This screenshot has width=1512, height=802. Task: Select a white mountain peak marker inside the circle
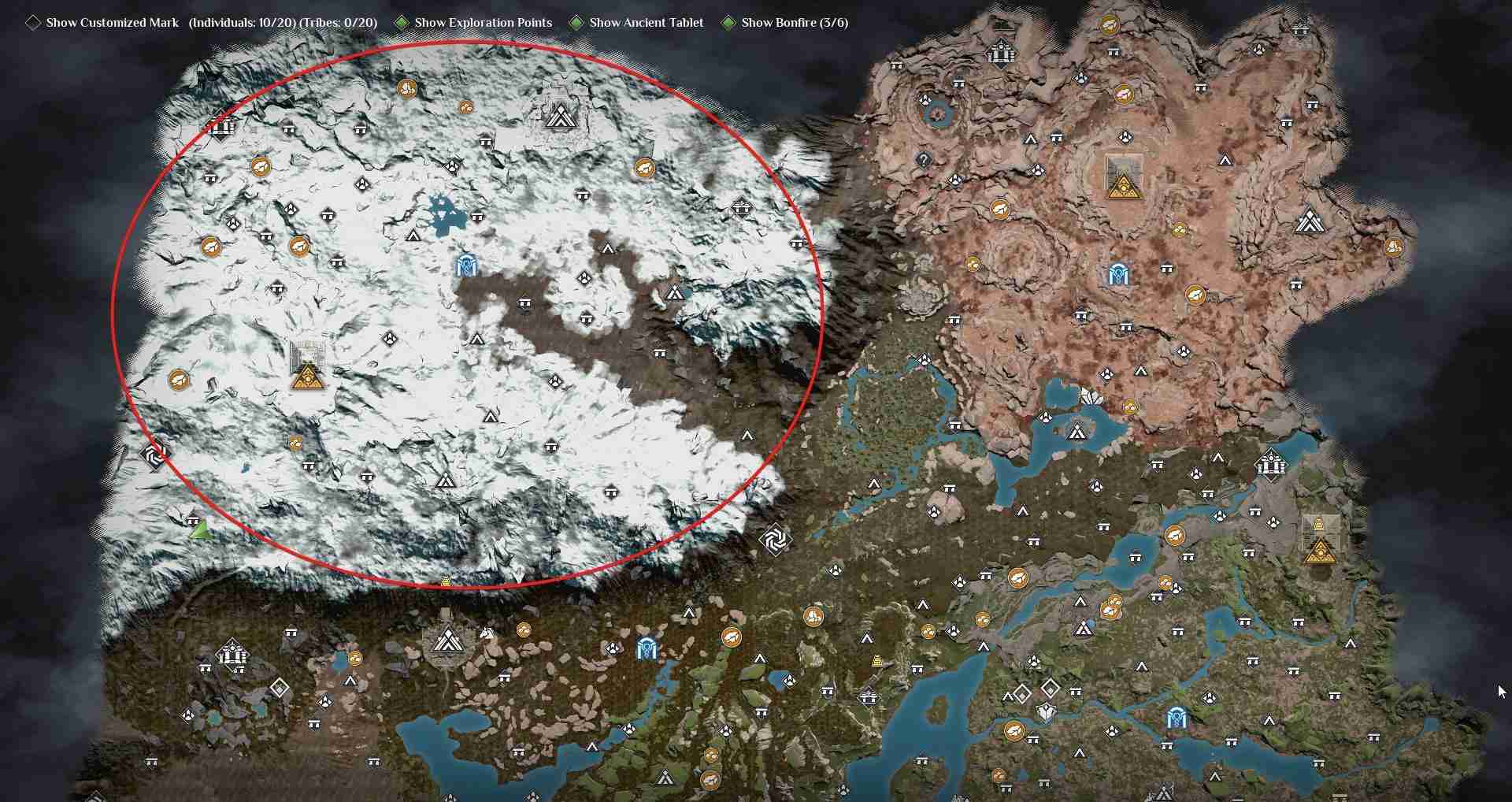pyautogui.click(x=413, y=235)
